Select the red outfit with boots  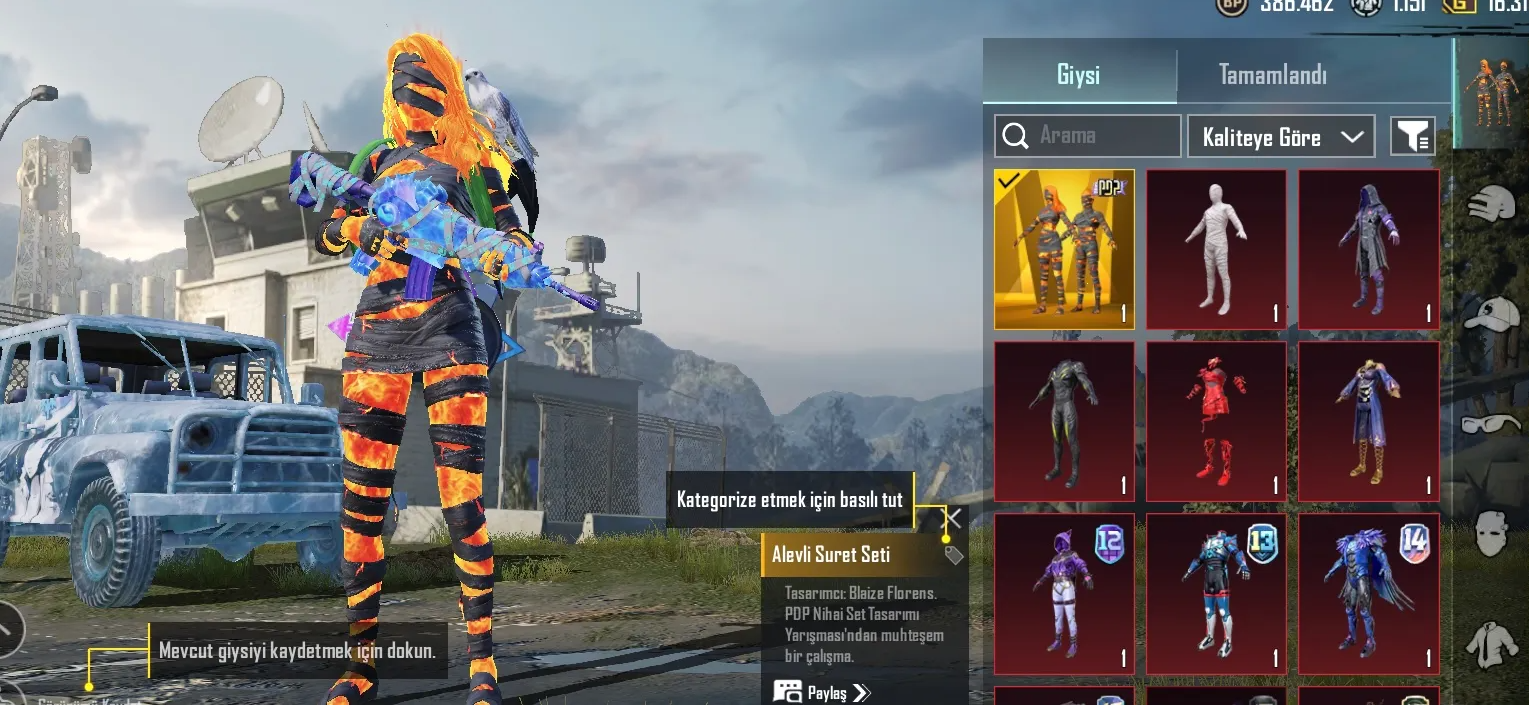point(1216,421)
